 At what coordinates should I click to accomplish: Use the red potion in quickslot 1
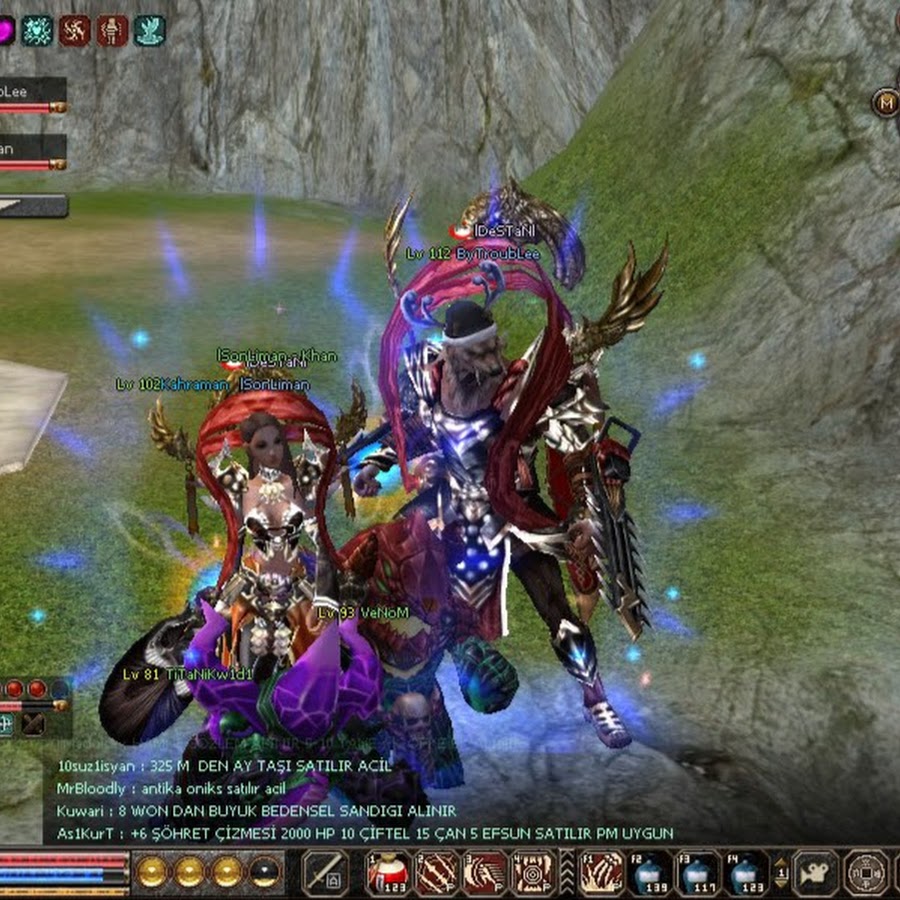click(387, 872)
